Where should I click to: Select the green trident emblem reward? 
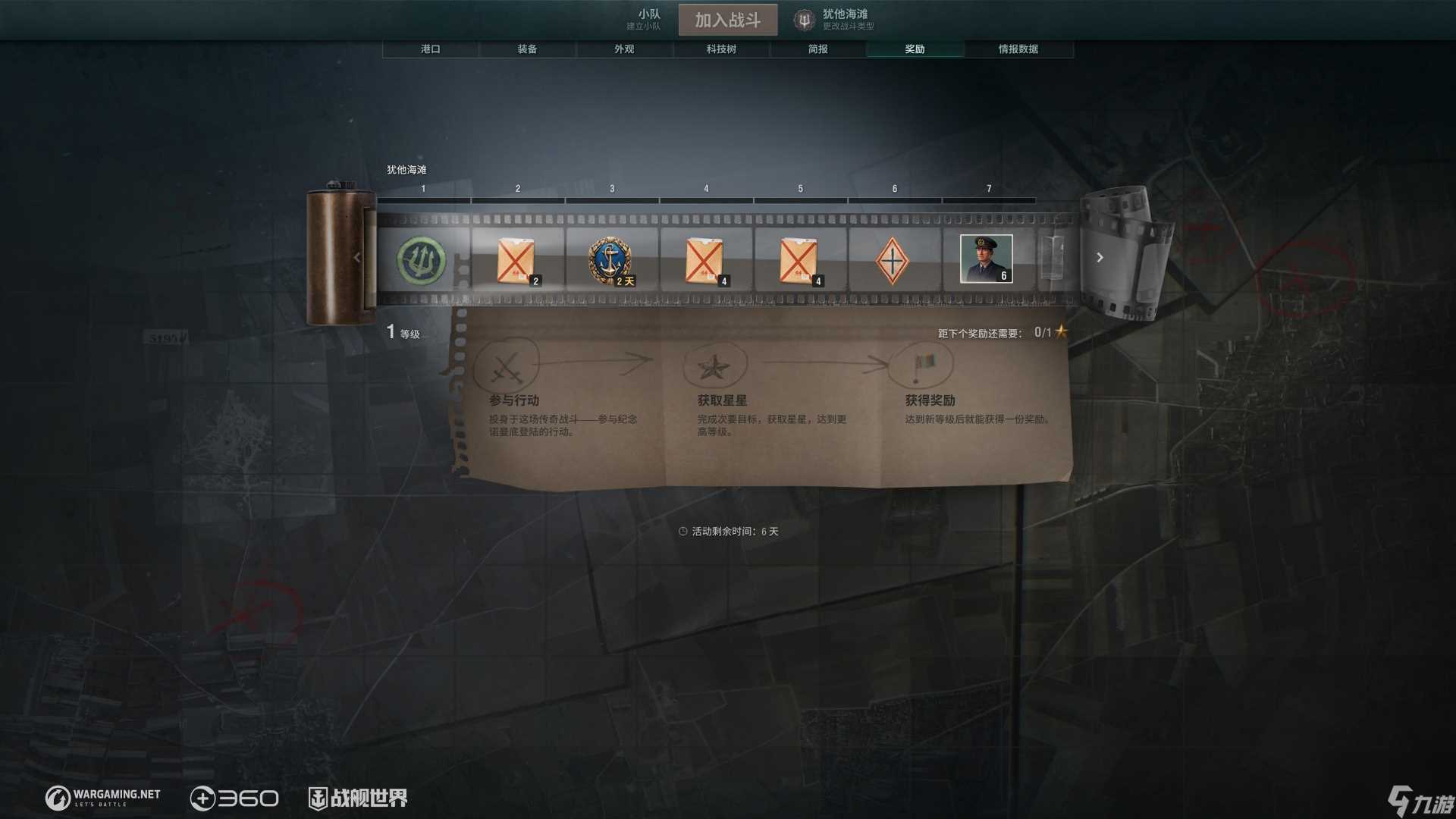[x=422, y=260]
